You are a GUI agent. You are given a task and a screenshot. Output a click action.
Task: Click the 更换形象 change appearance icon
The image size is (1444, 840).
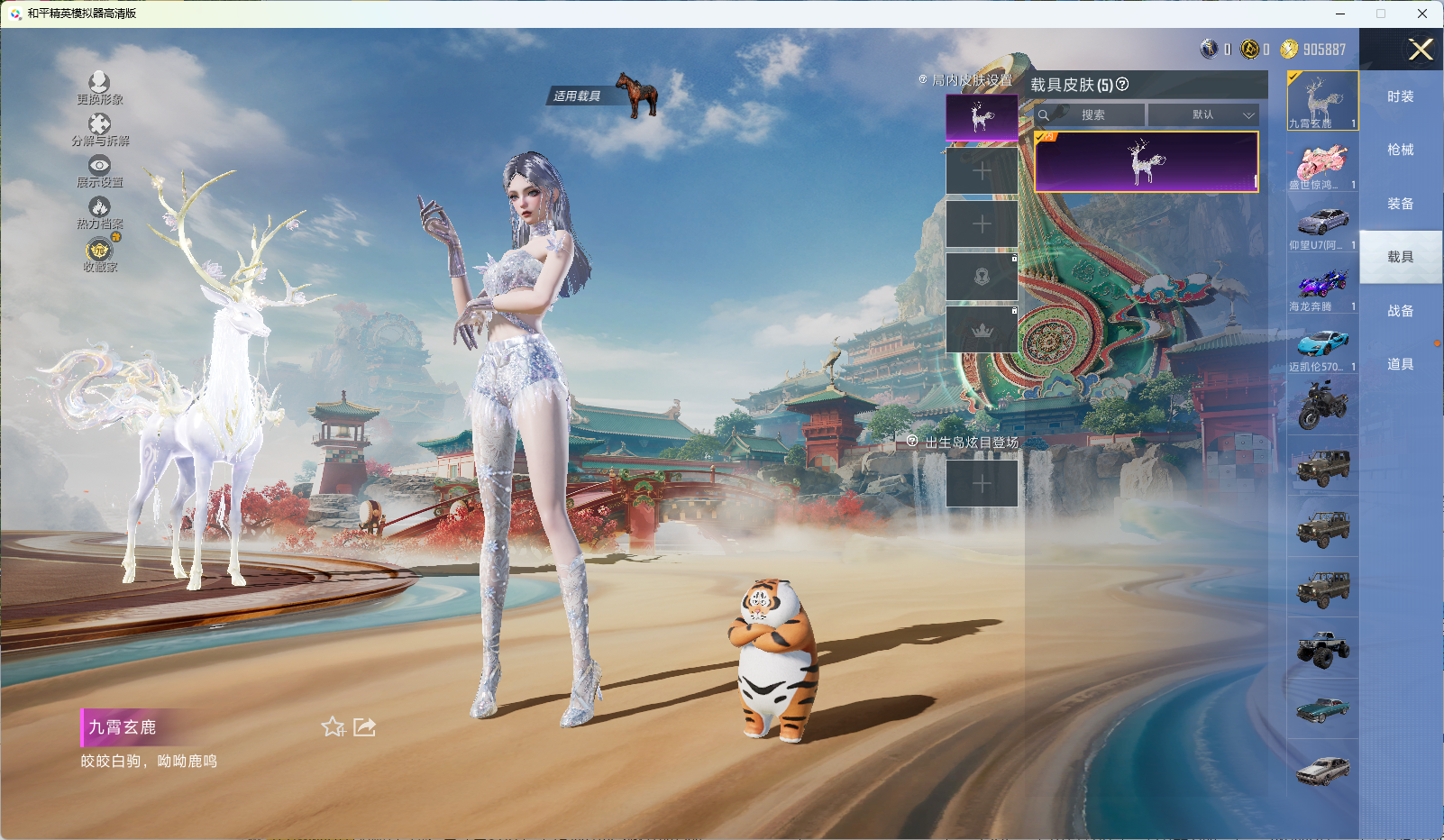[99, 84]
